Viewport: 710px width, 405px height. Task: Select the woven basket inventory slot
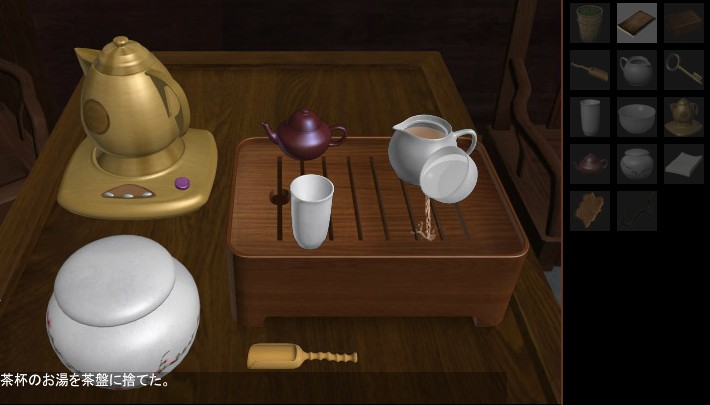[x=590, y=23]
